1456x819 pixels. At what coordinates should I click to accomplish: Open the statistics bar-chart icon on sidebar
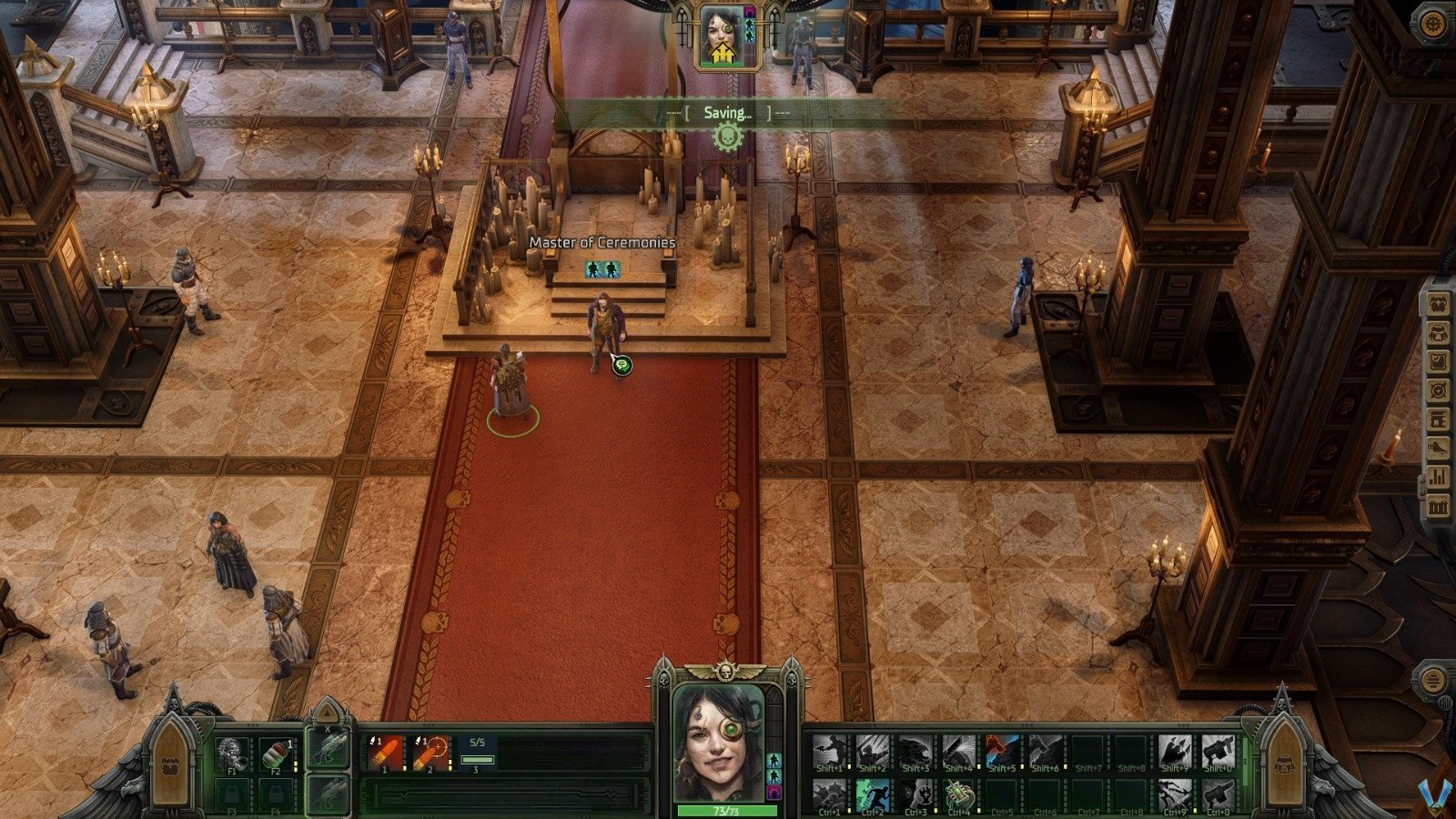pos(1436,477)
